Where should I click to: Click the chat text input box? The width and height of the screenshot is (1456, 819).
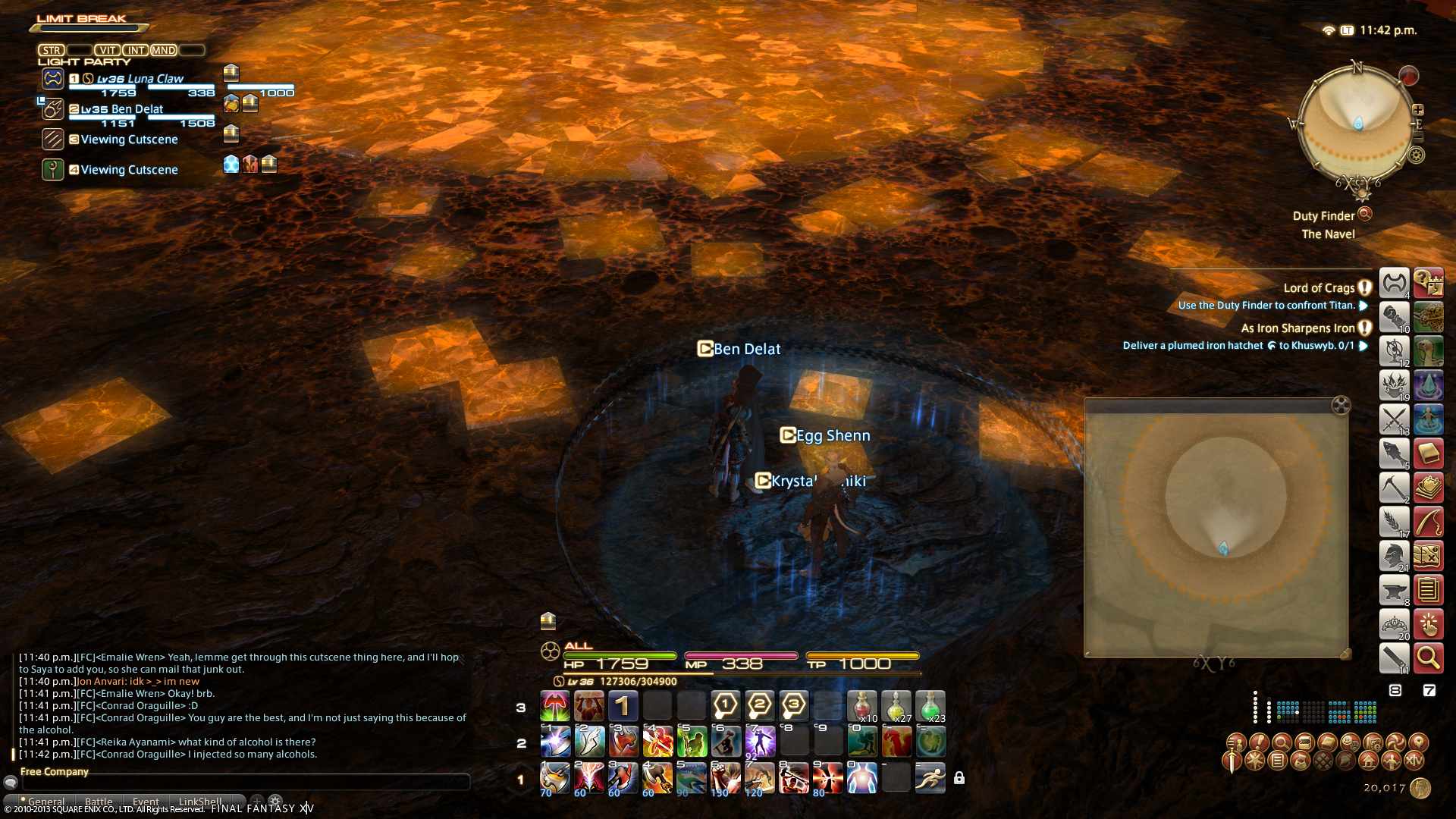click(243, 782)
